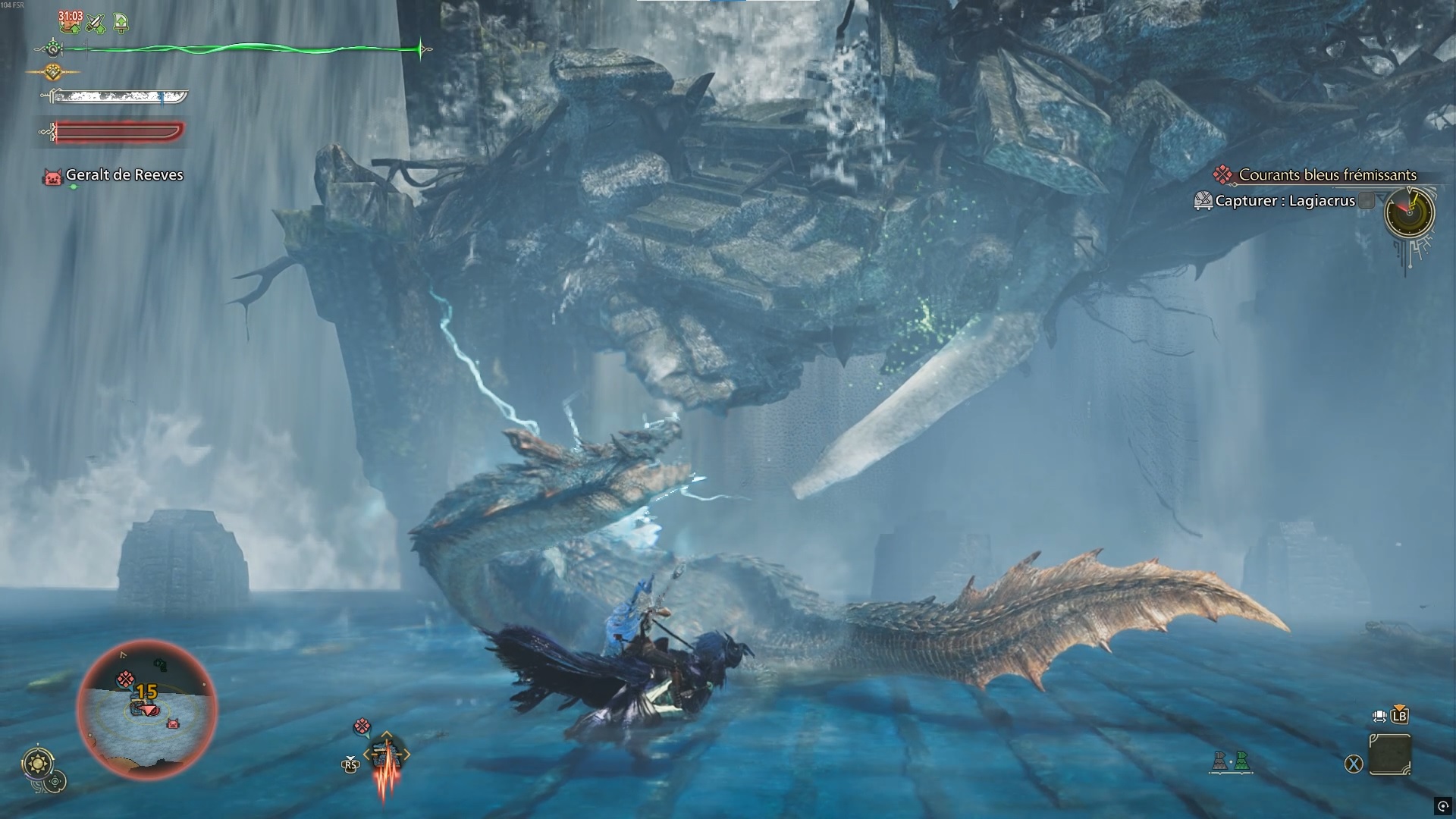1456x819 pixels.
Task: Click the health bar endcap emblem
Action: [52, 48]
